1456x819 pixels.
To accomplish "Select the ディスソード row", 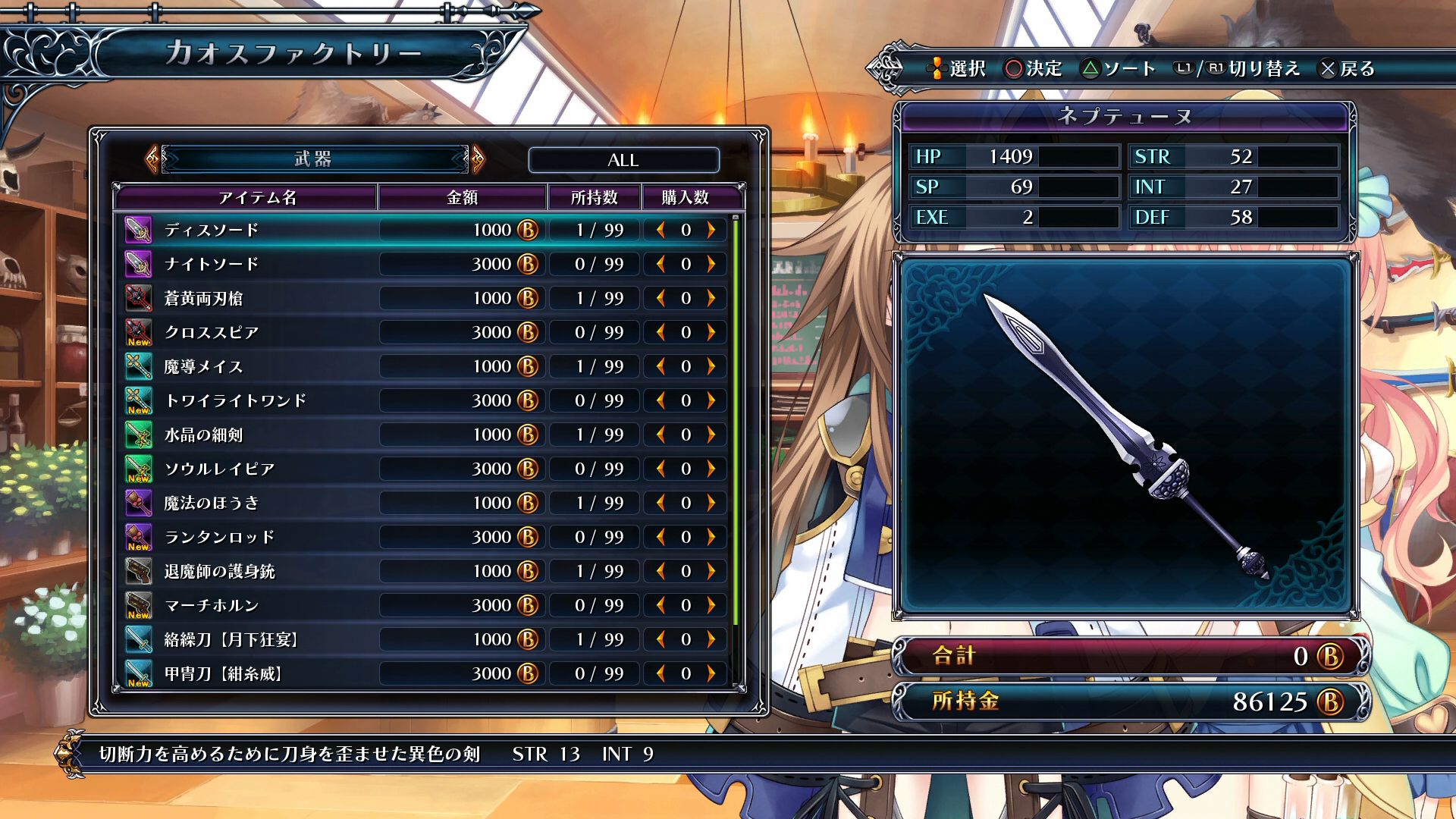I will (212, 230).
